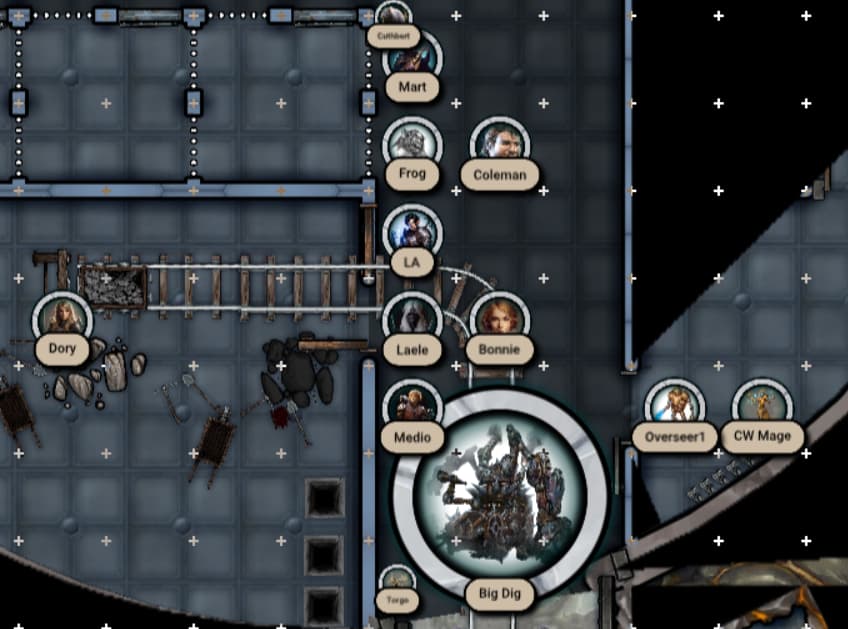This screenshot has height=629, width=848.
Task: Pick the hooded Laele token
Action: (x=412, y=320)
